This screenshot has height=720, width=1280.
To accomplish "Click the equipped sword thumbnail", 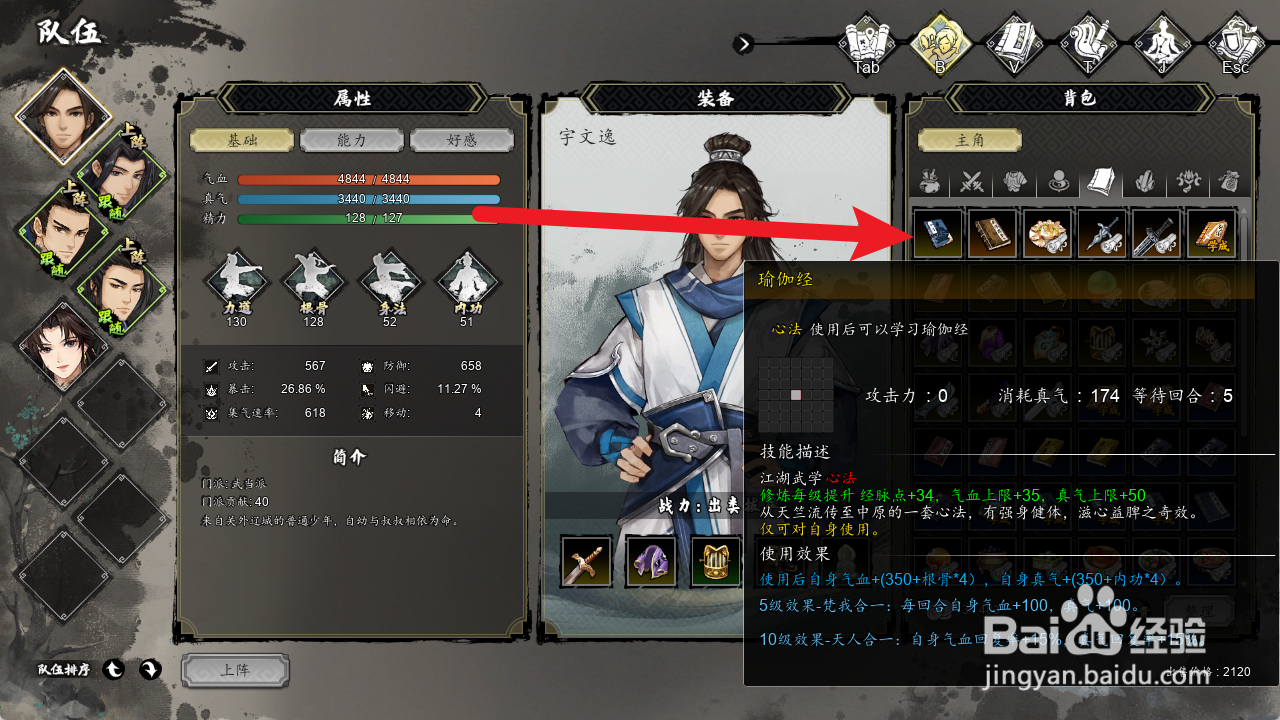I will (586, 560).
